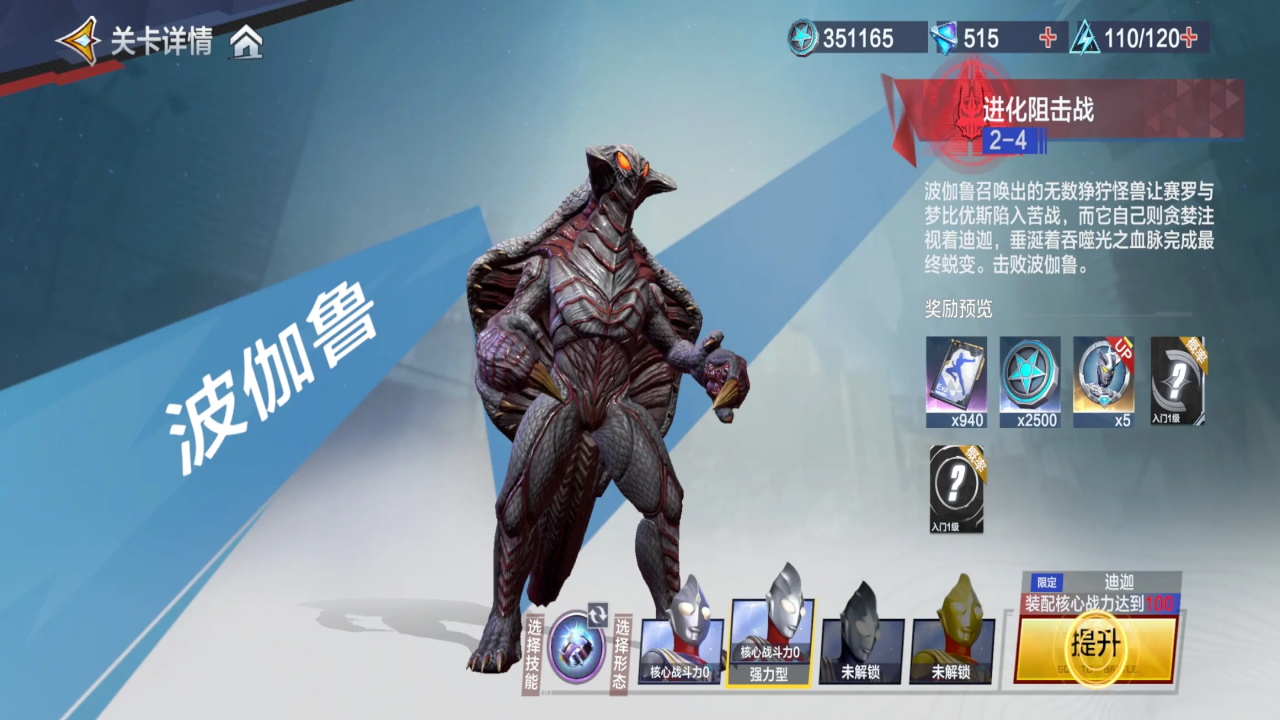Click the swap arrows icon above the skill orb
Screen dimensions: 1280x720
pyautogui.click(x=597, y=614)
